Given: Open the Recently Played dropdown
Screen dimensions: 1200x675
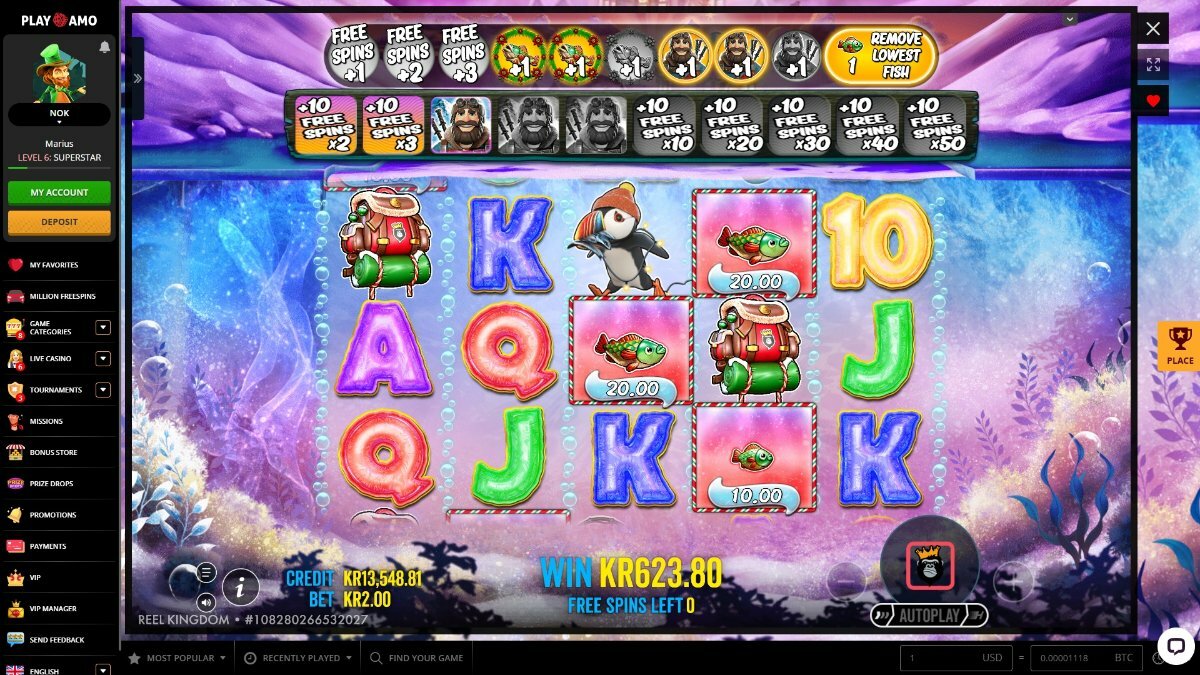Looking at the screenshot, I should pyautogui.click(x=299, y=658).
